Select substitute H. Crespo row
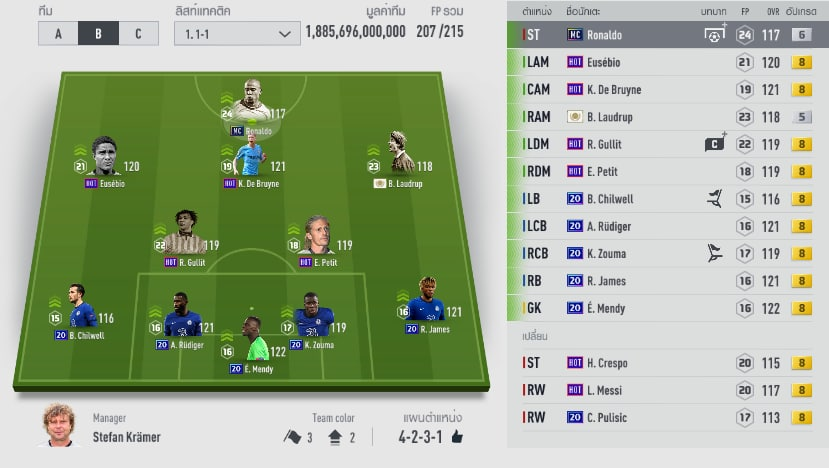 click(x=667, y=363)
